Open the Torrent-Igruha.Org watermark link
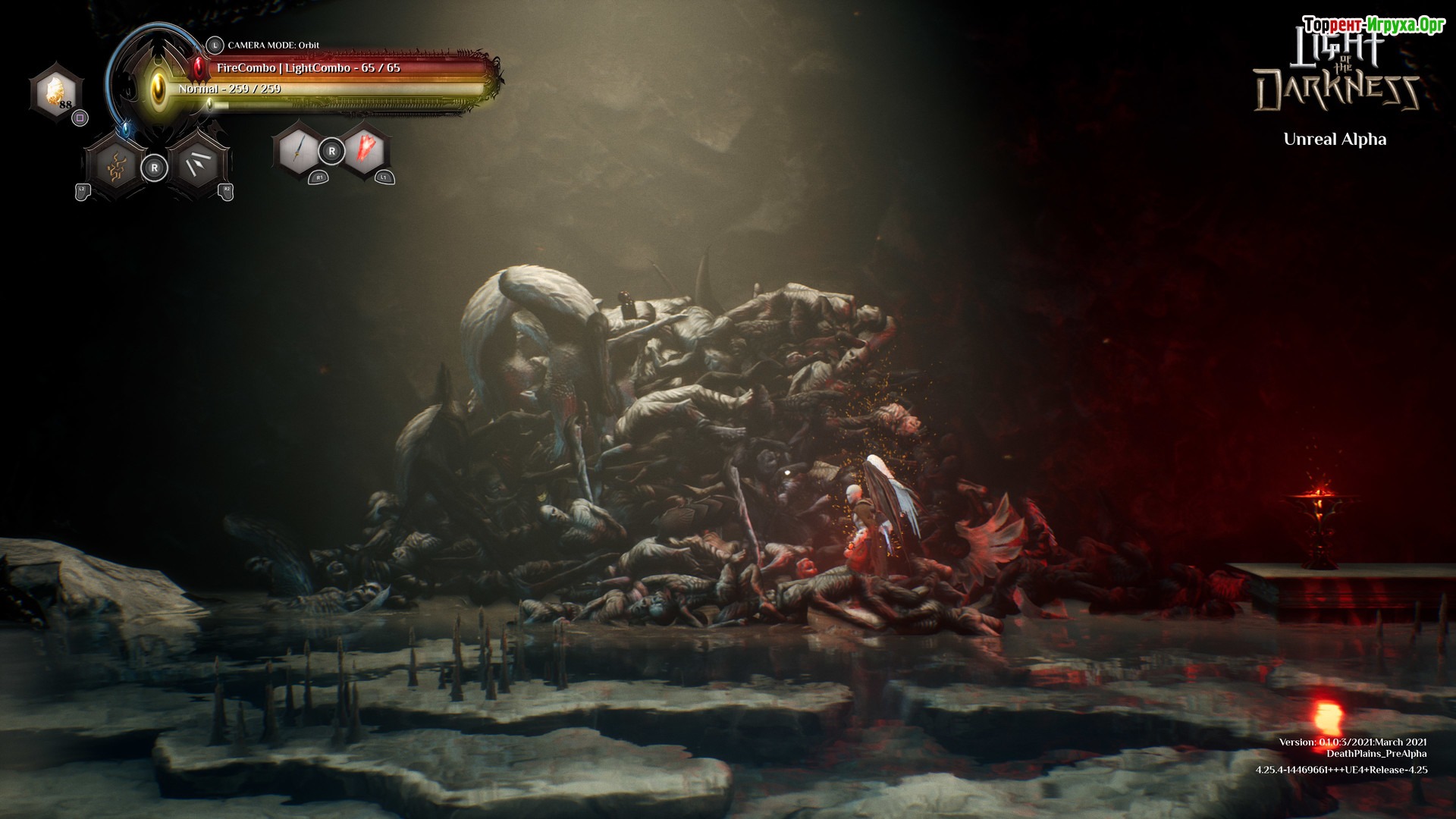Viewport: 1456px width, 819px height. click(x=1373, y=25)
